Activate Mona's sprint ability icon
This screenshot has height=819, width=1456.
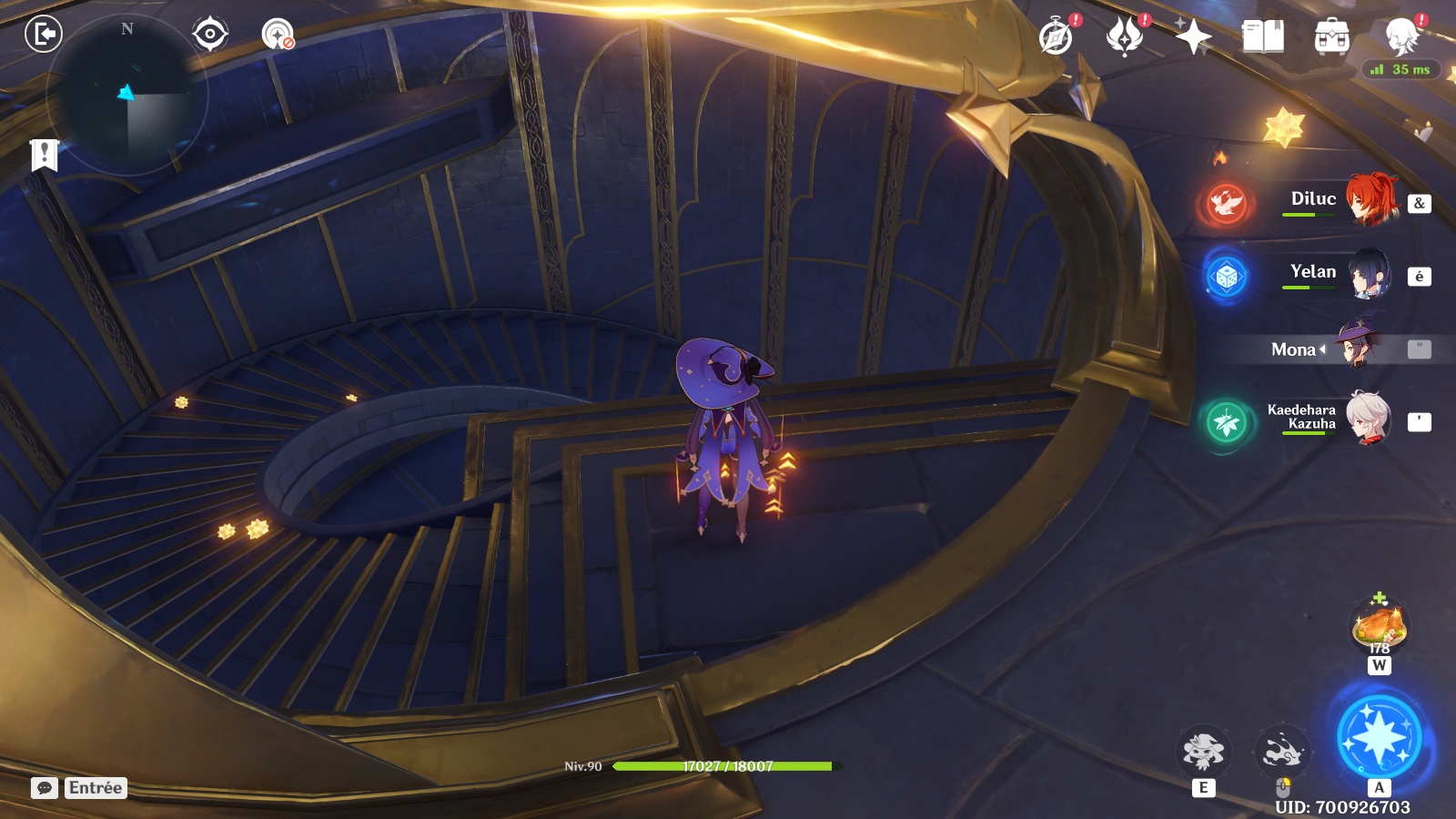[x=1282, y=752]
